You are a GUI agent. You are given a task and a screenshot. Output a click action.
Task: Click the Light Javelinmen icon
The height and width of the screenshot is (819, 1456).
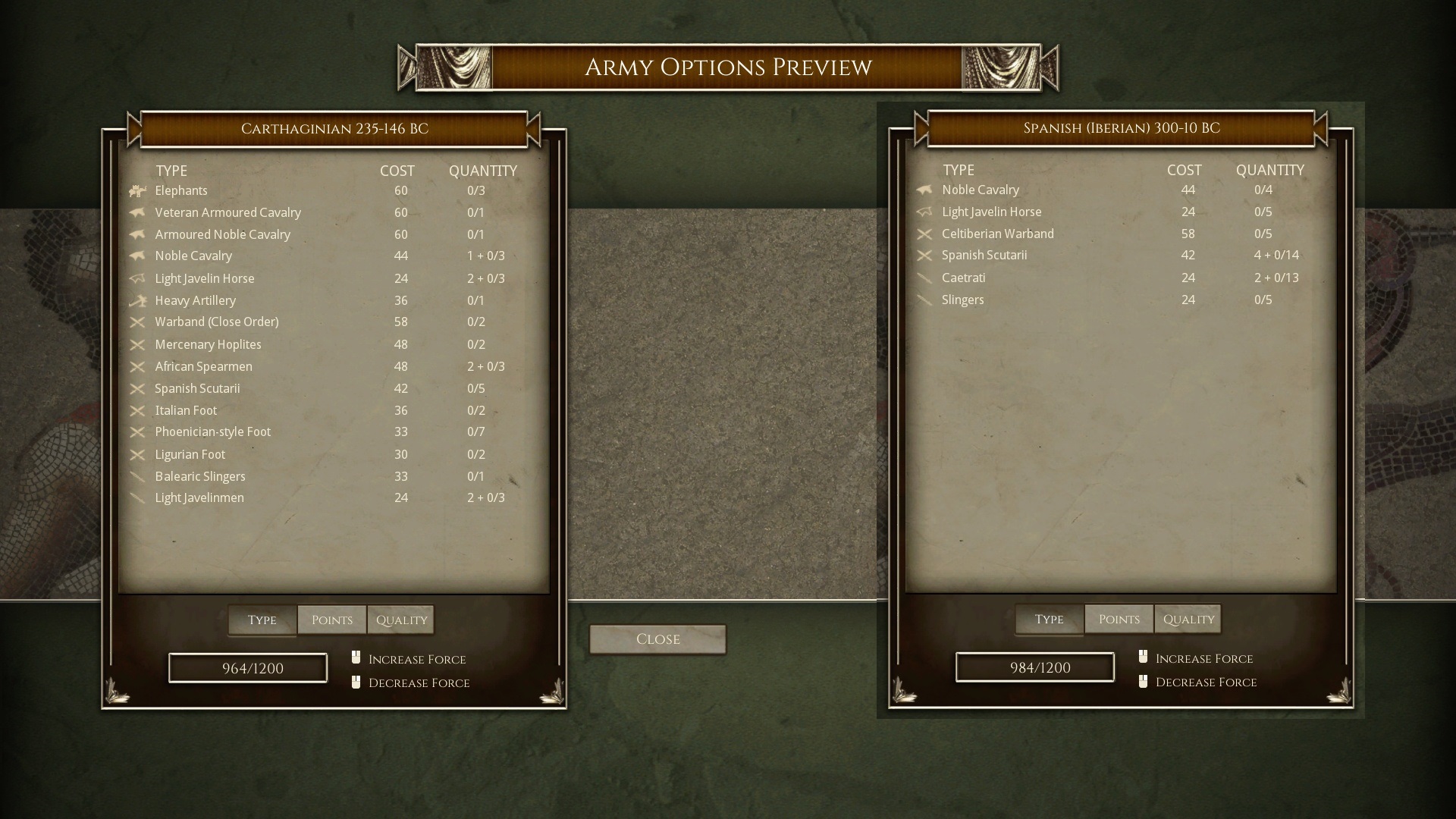coord(140,498)
